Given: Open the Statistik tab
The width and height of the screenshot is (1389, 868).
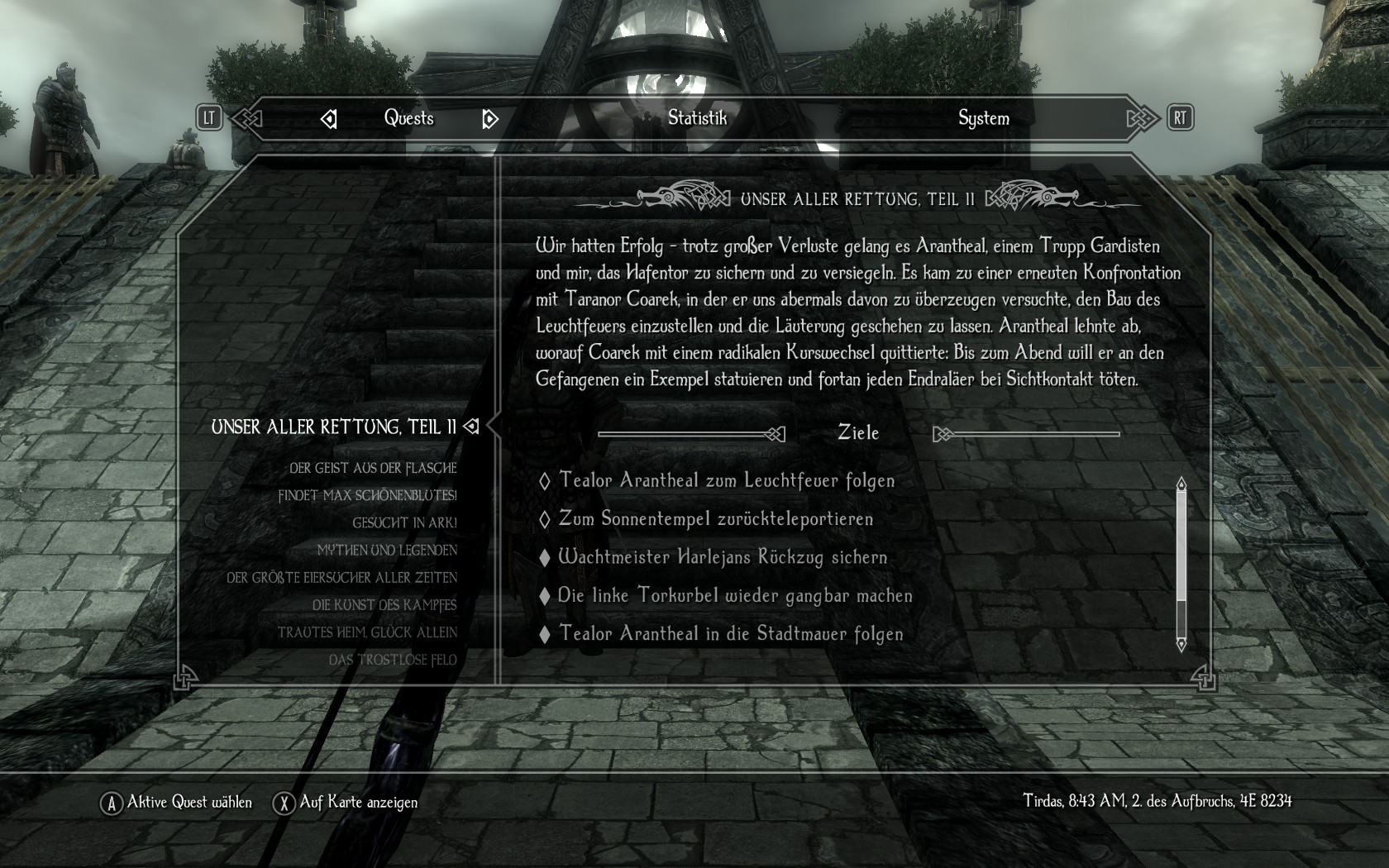Looking at the screenshot, I should [x=697, y=118].
